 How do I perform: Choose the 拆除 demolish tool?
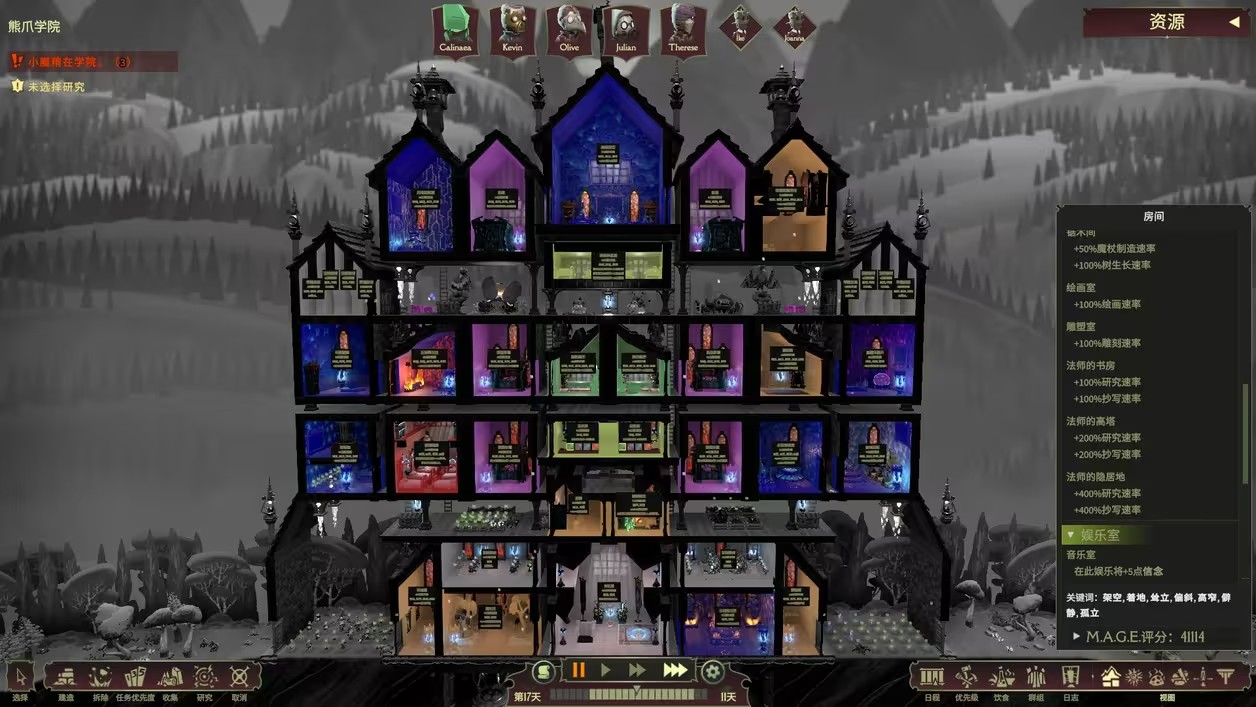click(x=100, y=677)
